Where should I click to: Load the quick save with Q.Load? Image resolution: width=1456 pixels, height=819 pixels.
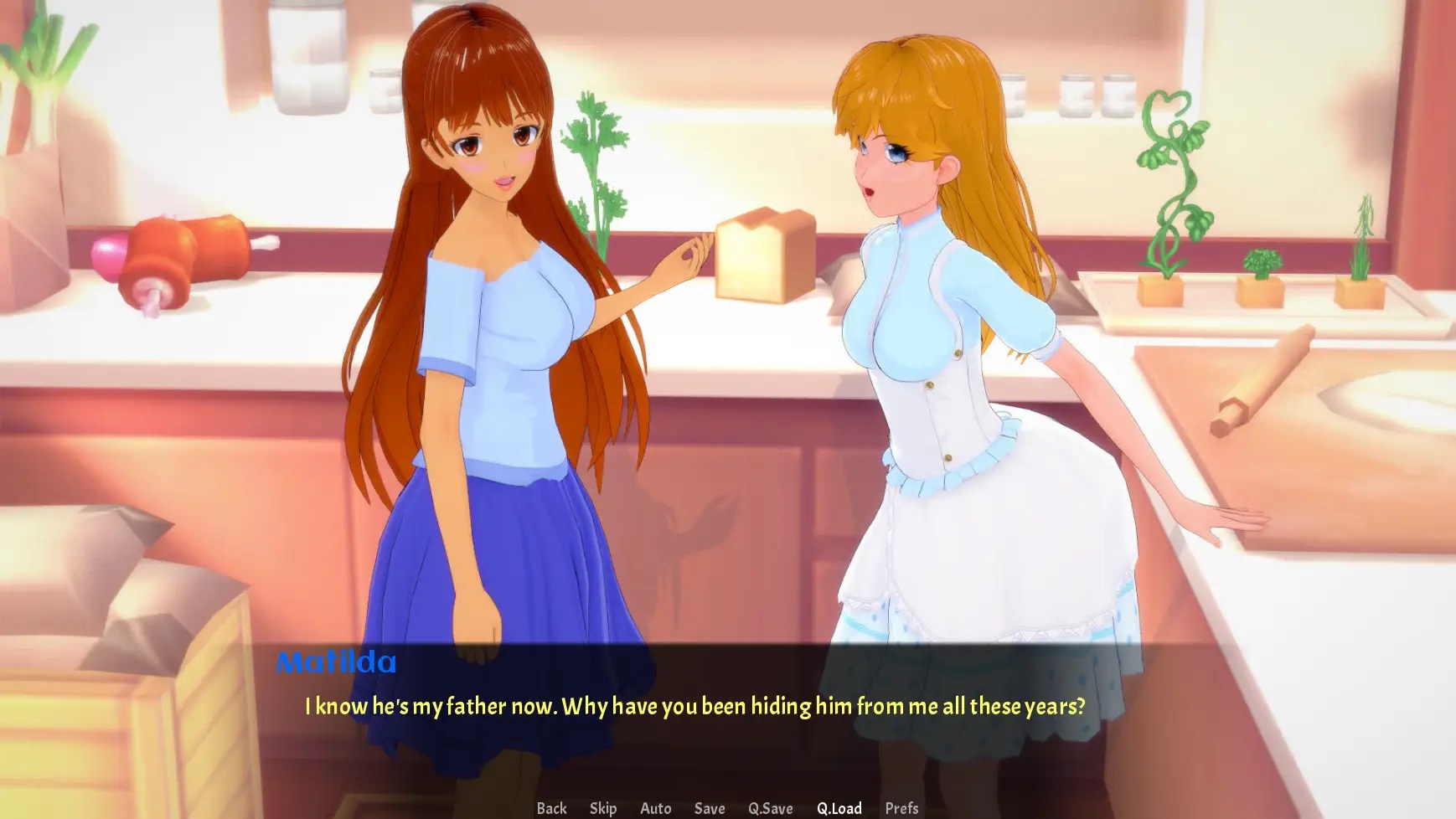(839, 808)
